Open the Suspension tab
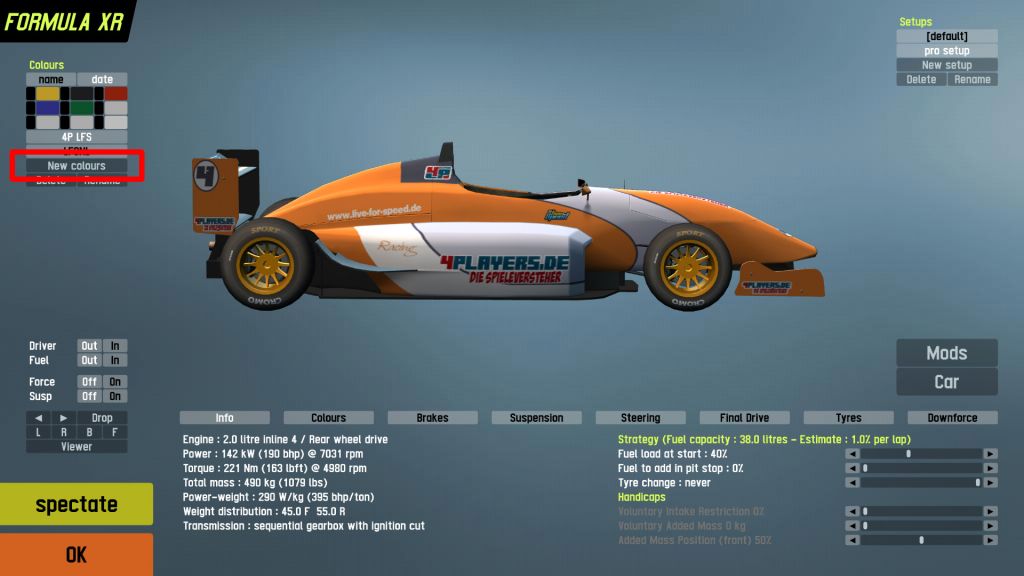This screenshot has width=1024, height=576. point(536,418)
